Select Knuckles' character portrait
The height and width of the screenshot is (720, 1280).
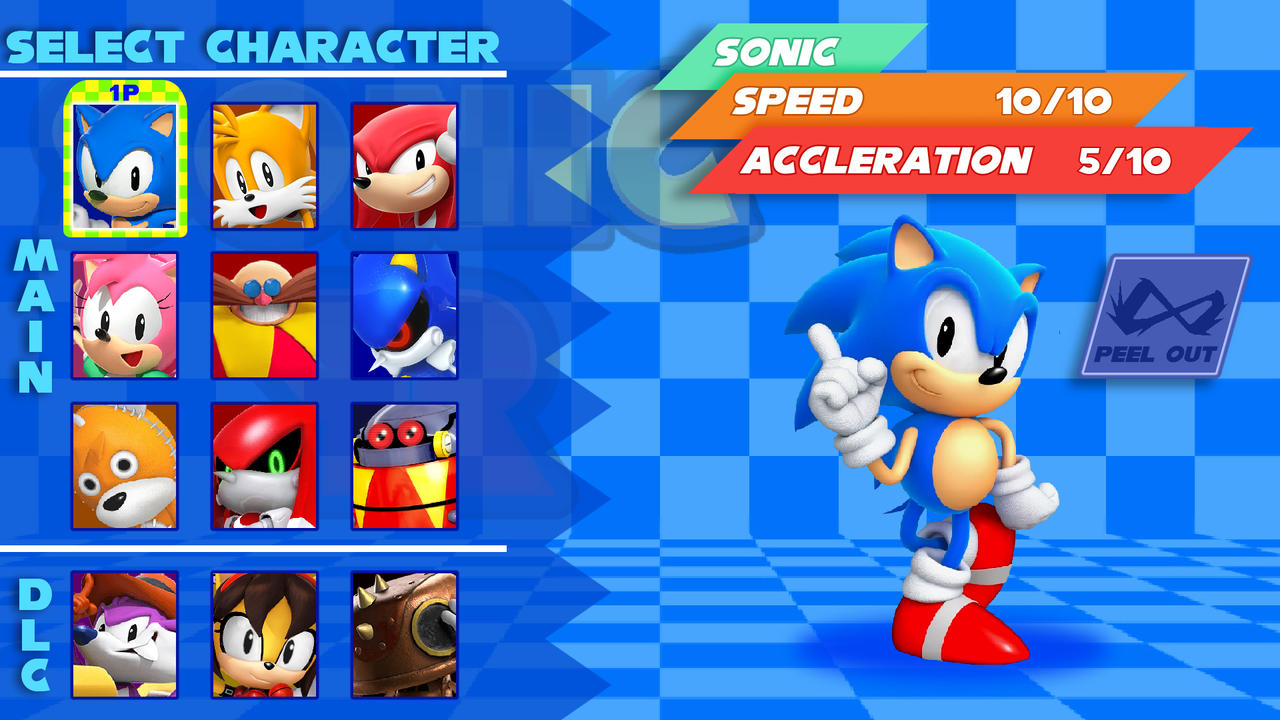404,163
